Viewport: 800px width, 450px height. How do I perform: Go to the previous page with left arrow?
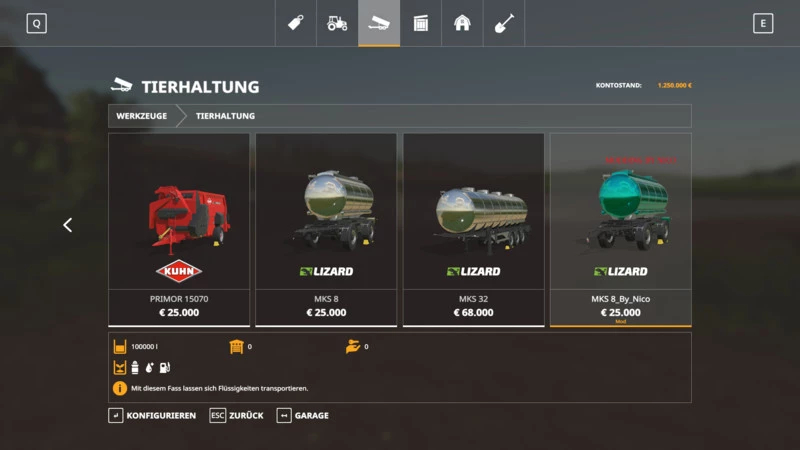click(x=68, y=225)
